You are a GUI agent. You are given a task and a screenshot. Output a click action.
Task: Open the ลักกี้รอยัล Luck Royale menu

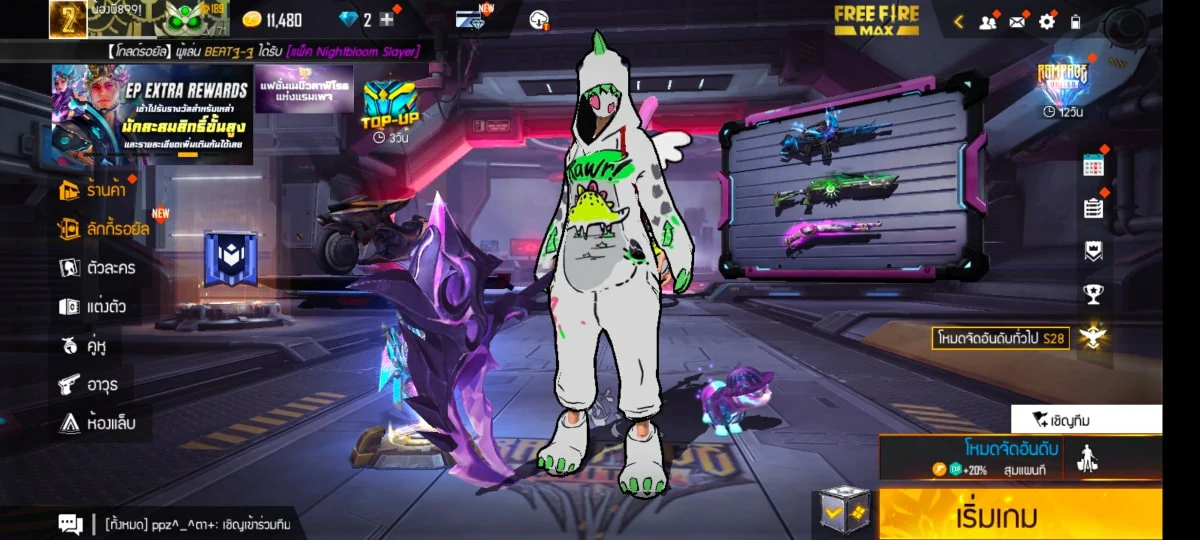coord(105,229)
